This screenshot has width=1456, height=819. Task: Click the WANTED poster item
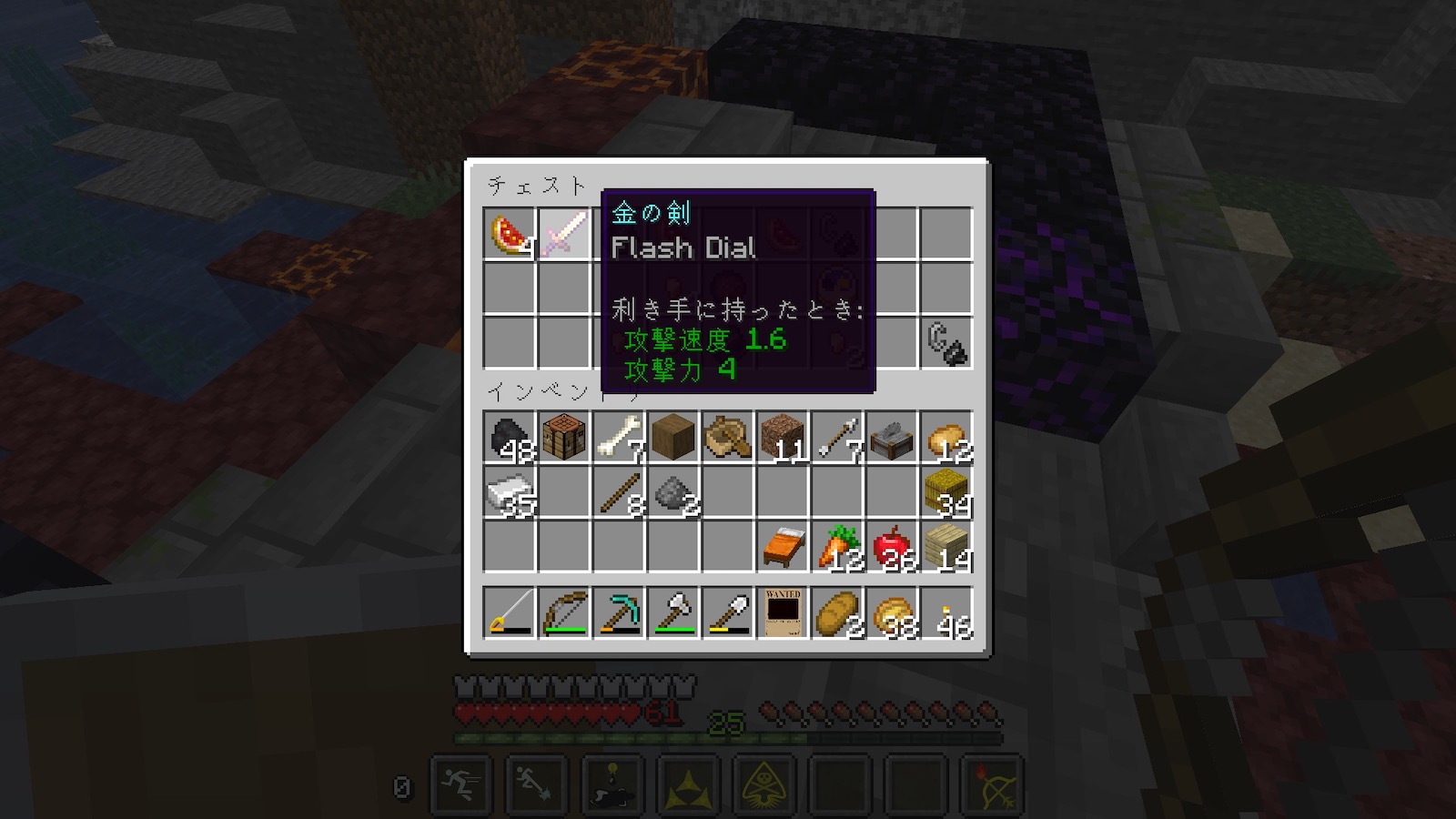[783, 612]
